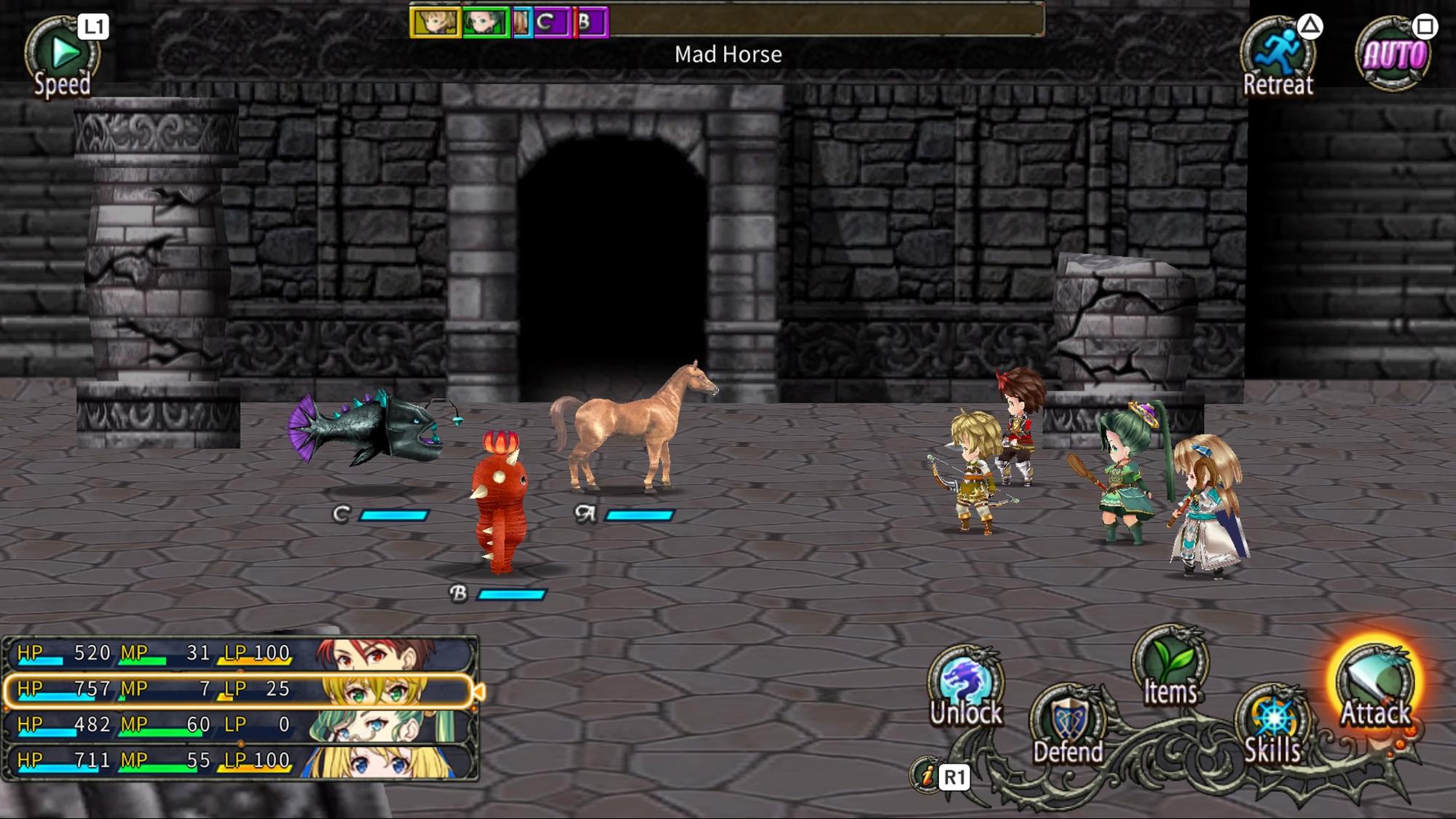The width and height of the screenshot is (1456, 819).
Task: Select the Defend command
Action: (x=1068, y=725)
